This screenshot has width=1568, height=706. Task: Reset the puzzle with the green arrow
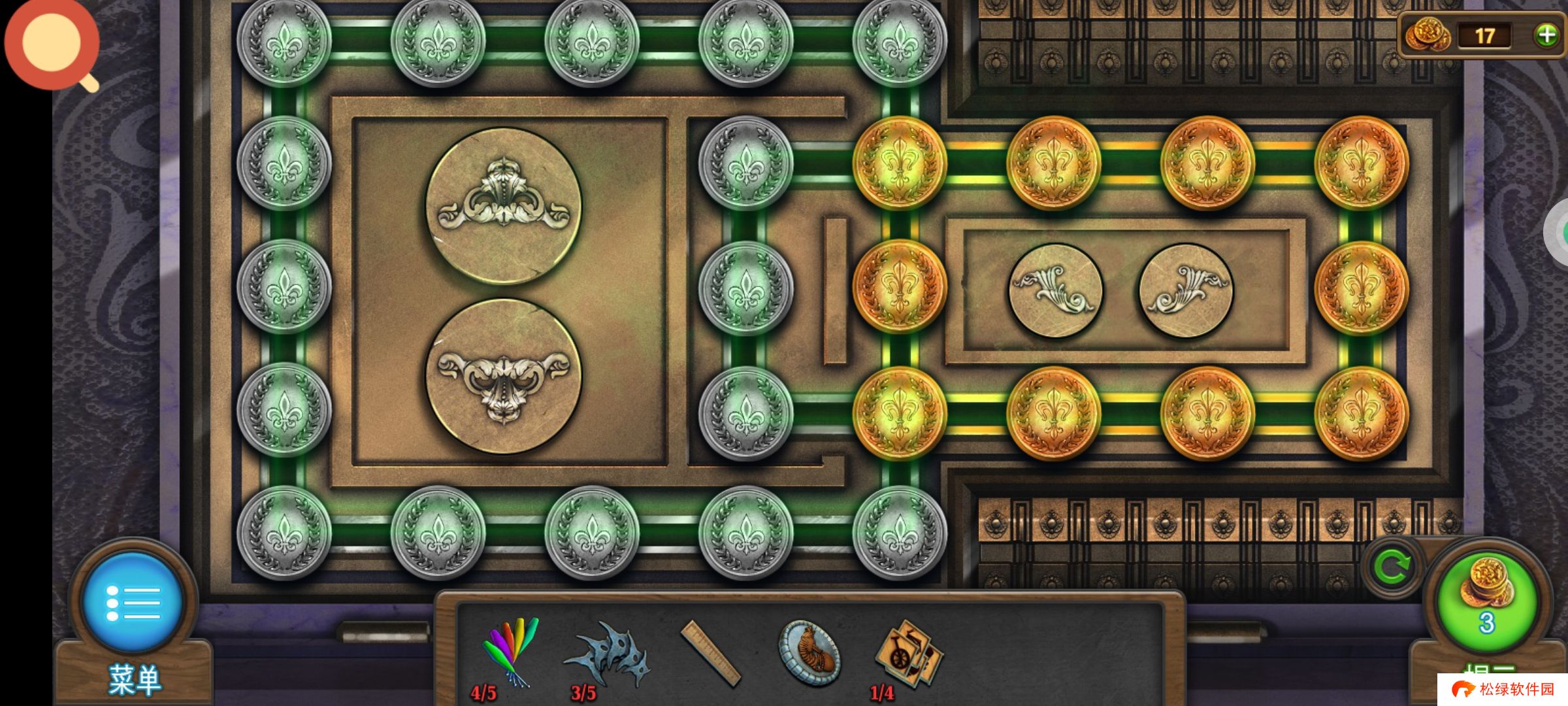(1392, 567)
